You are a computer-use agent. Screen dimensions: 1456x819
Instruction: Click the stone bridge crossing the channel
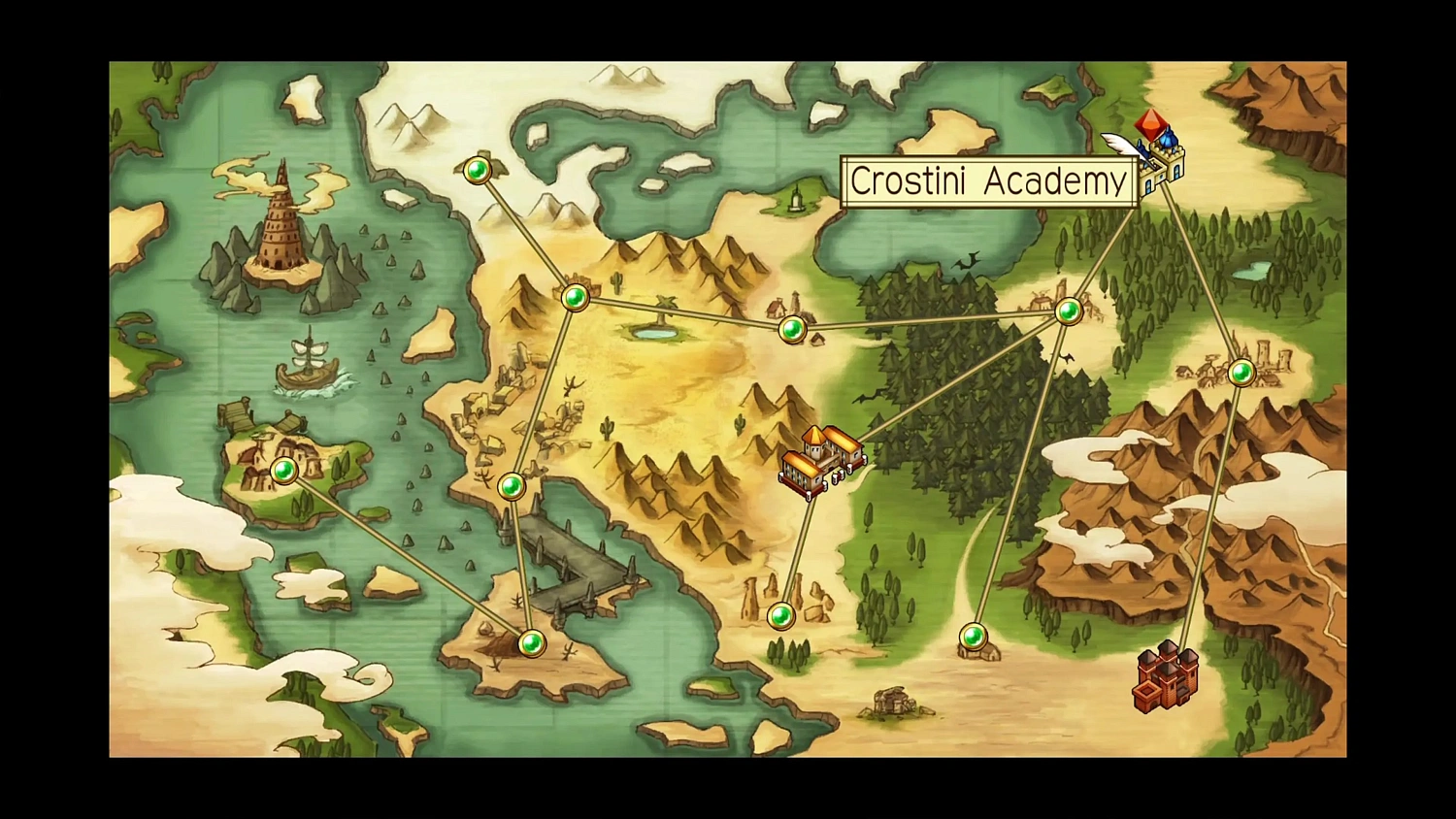pyautogui.click(x=573, y=563)
